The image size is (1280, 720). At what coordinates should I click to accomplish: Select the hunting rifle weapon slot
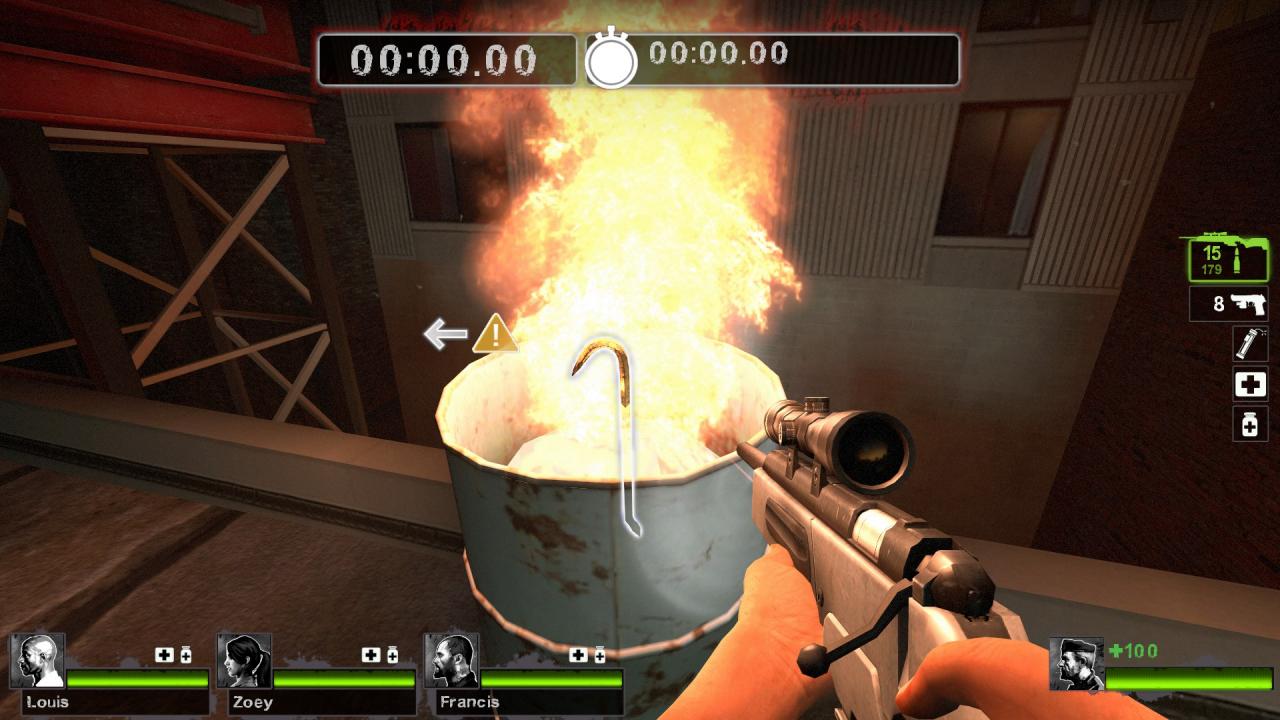(x=1227, y=259)
